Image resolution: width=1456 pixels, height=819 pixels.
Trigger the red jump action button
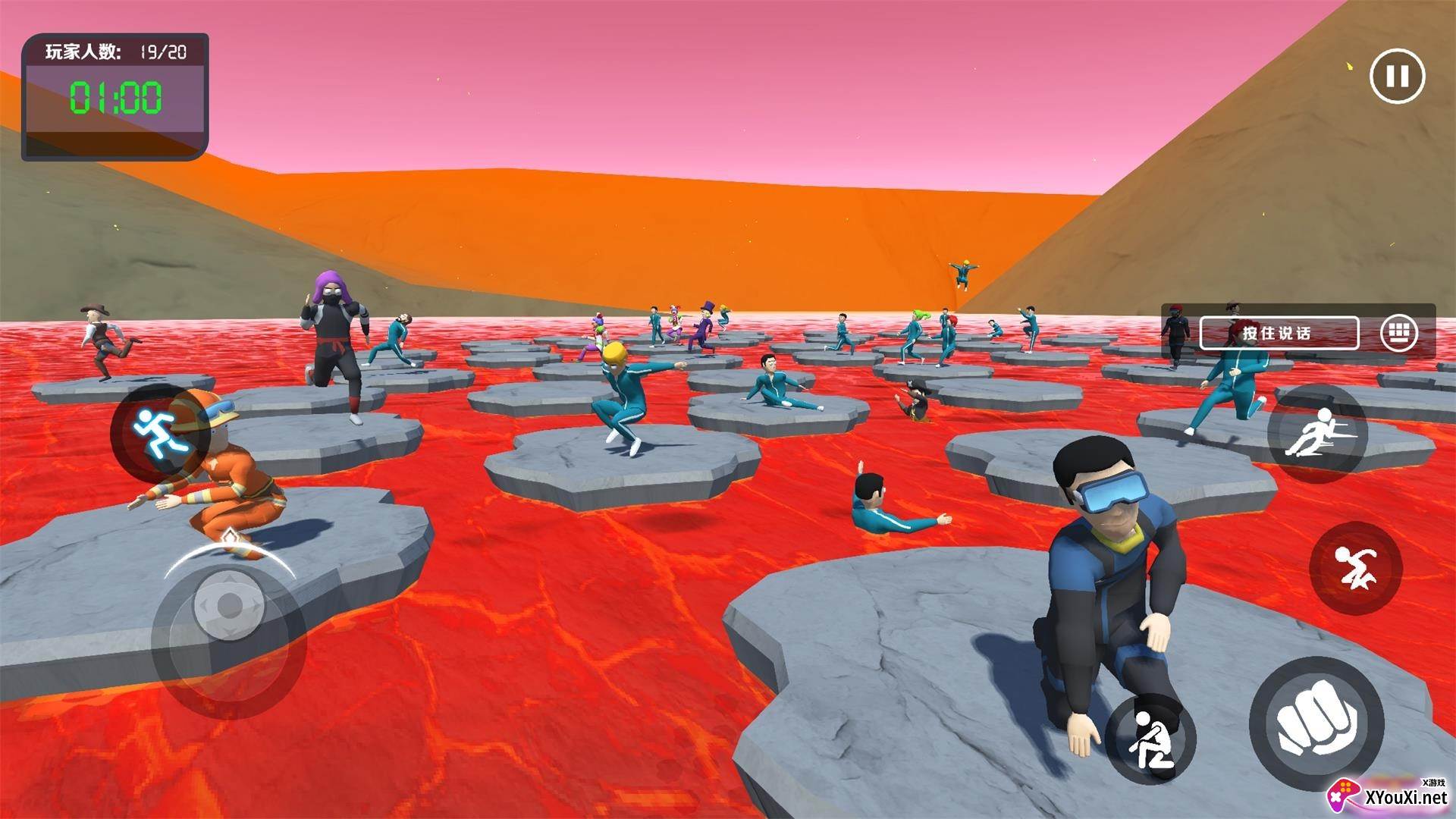click(x=1355, y=568)
